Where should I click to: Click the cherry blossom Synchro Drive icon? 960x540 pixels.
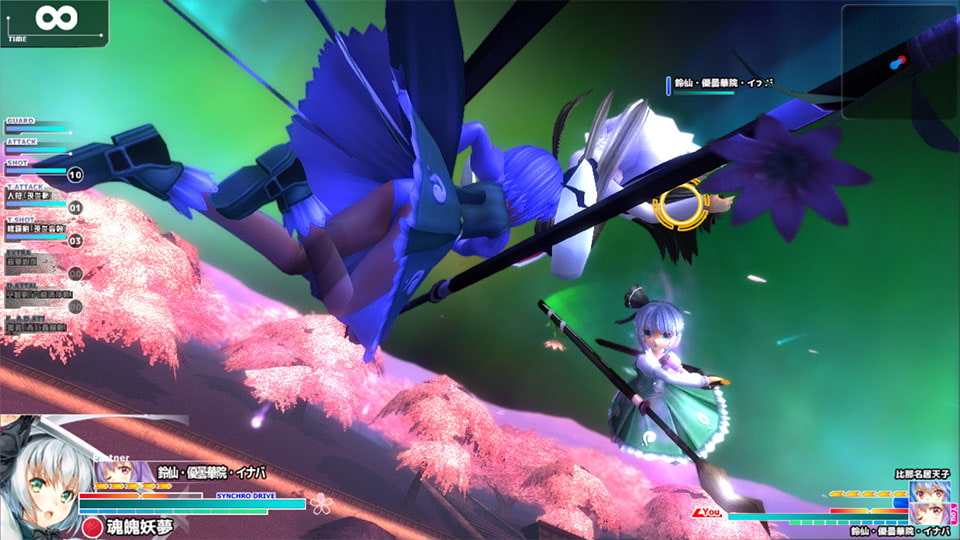click(319, 503)
